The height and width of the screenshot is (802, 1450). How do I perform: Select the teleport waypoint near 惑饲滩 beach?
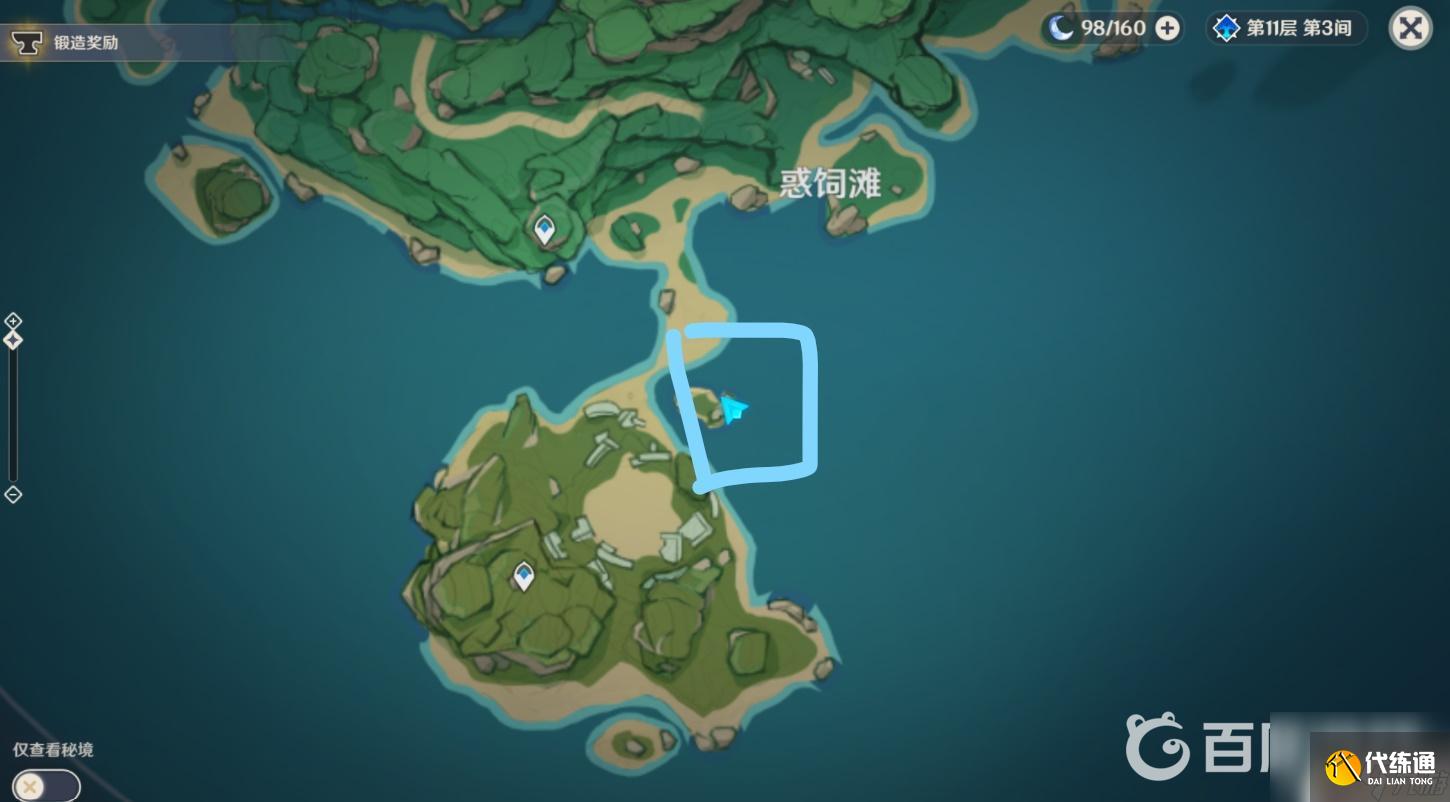tap(544, 228)
